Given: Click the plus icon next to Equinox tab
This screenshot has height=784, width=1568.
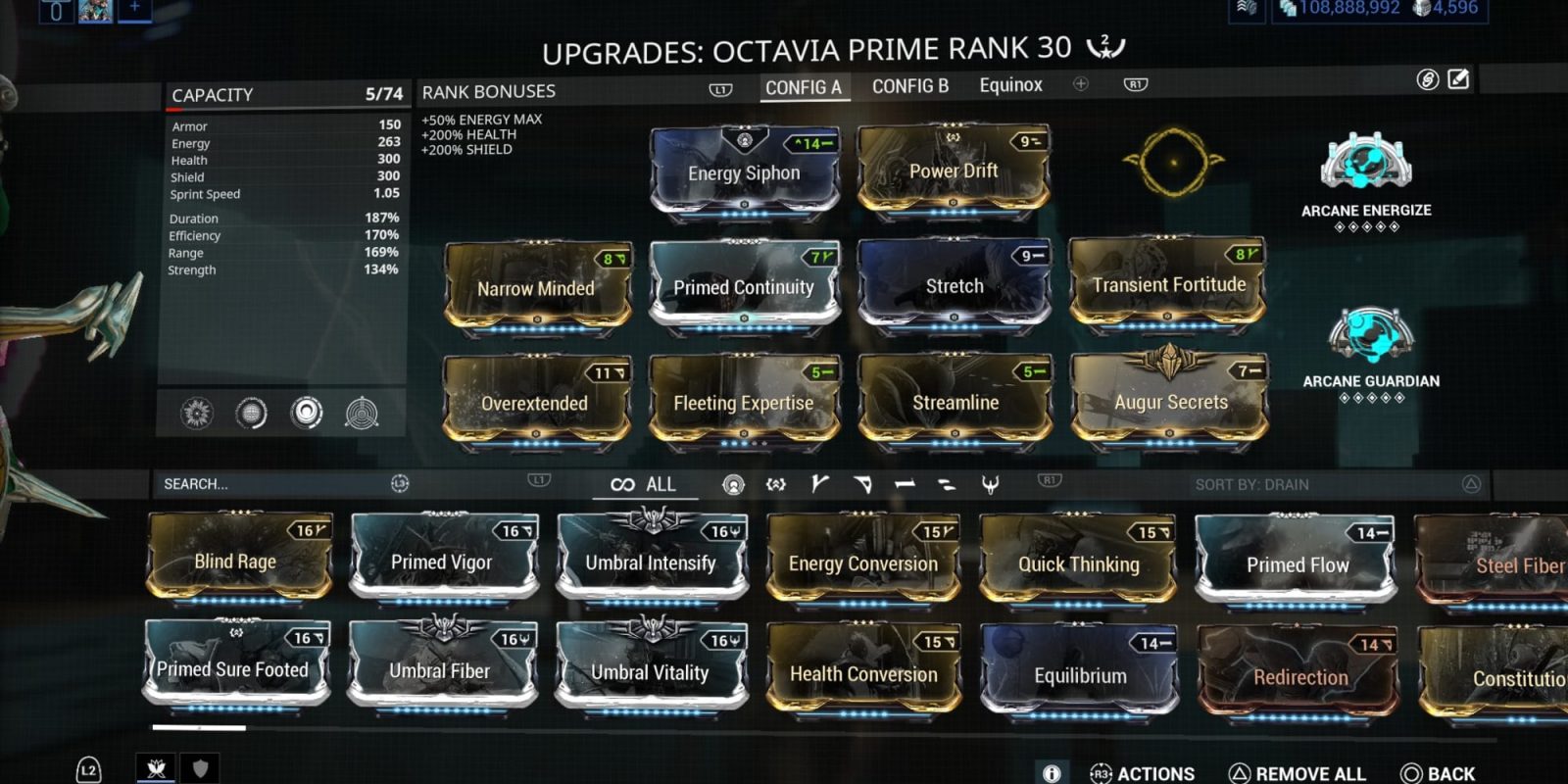Looking at the screenshot, I should coord(1080,85).
